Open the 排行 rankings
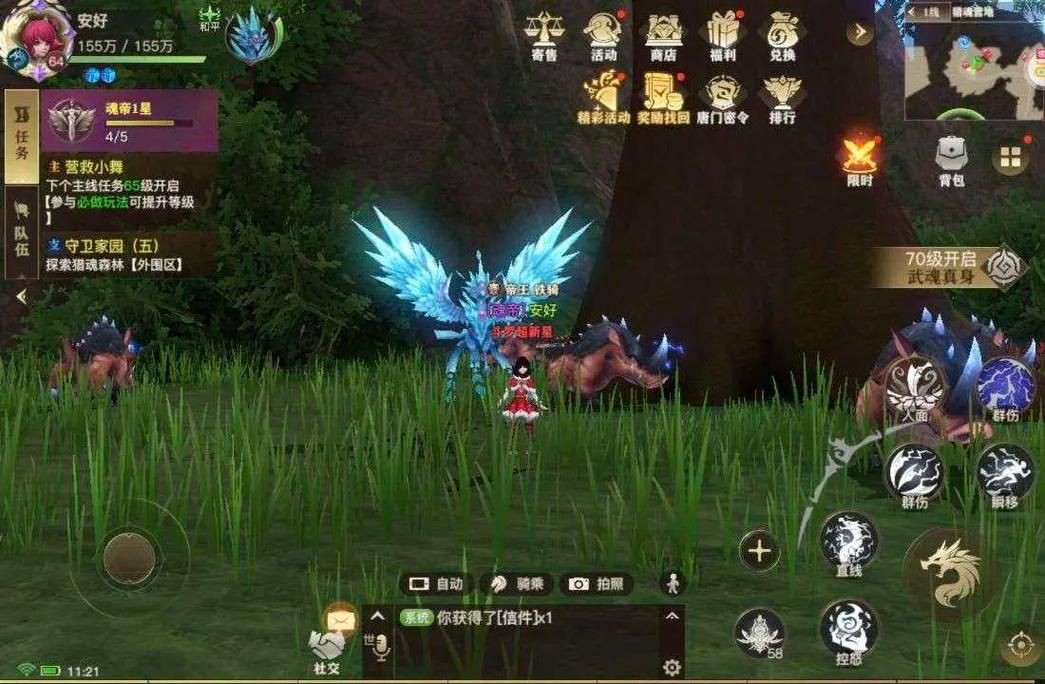The image size is (1045, 684). pos(782,98)
